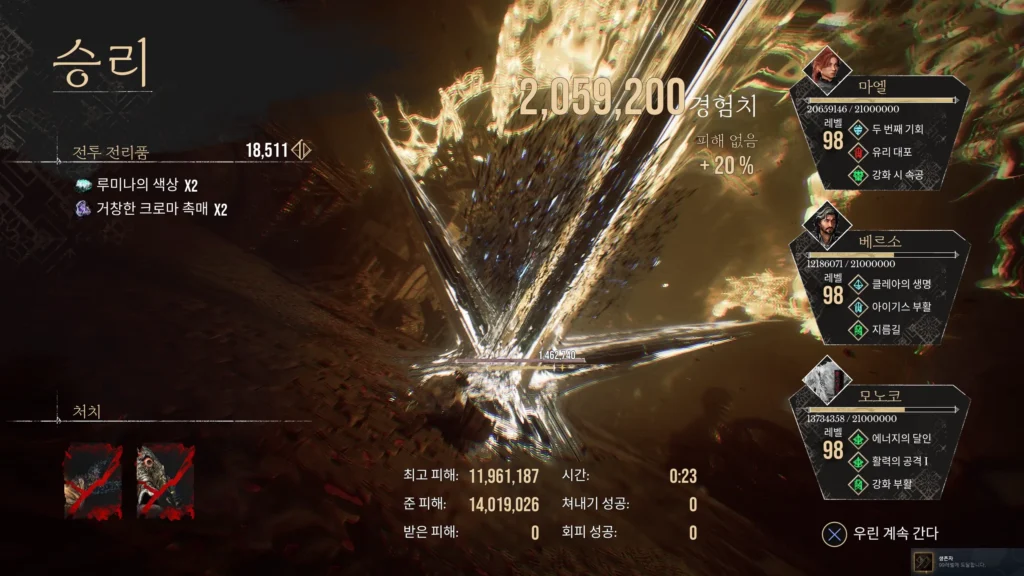Select the 클레아의 생명 skill icon
Viewport: 1024px width, 576px height.
(858, 285)
